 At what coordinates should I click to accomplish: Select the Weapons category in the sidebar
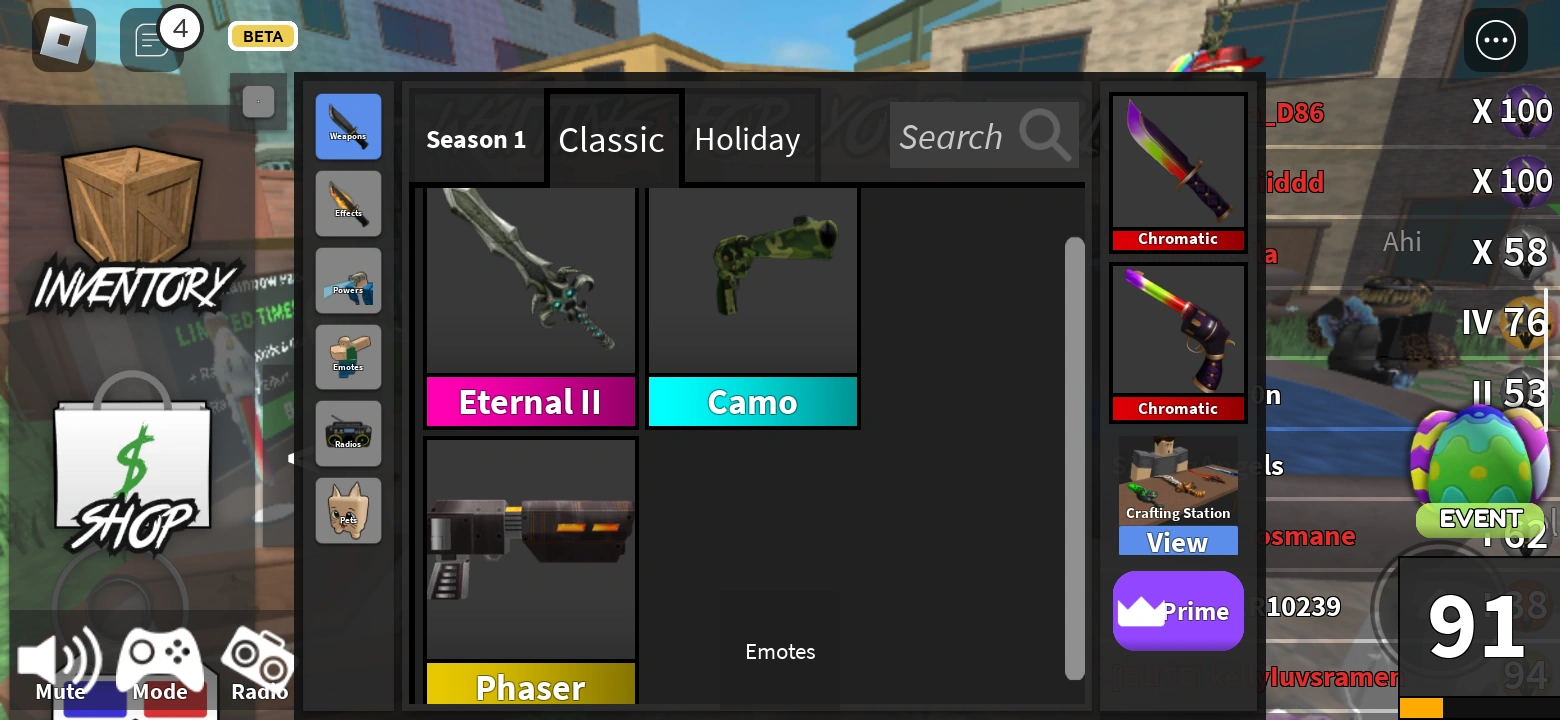pyautogui.click(x=348, y=126)
